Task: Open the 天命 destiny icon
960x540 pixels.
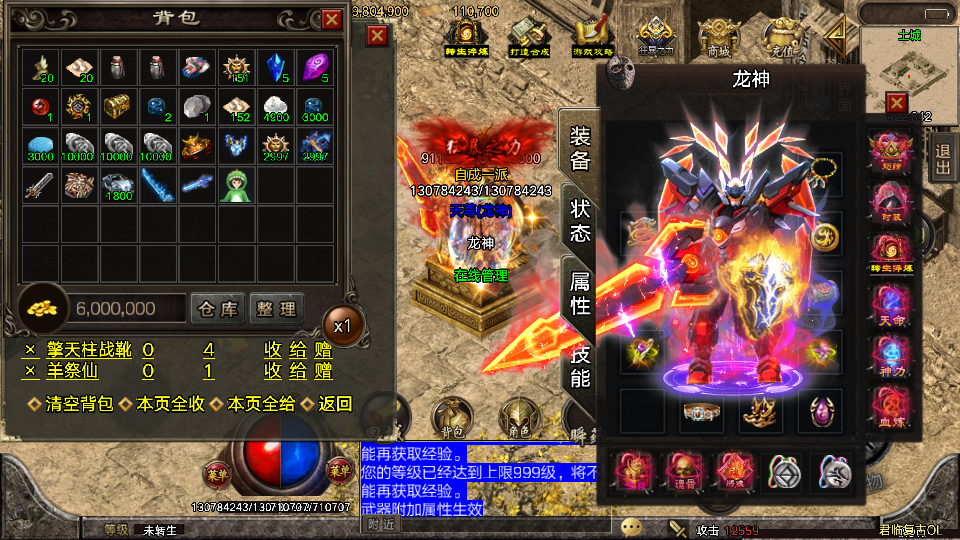Action: 888,304
